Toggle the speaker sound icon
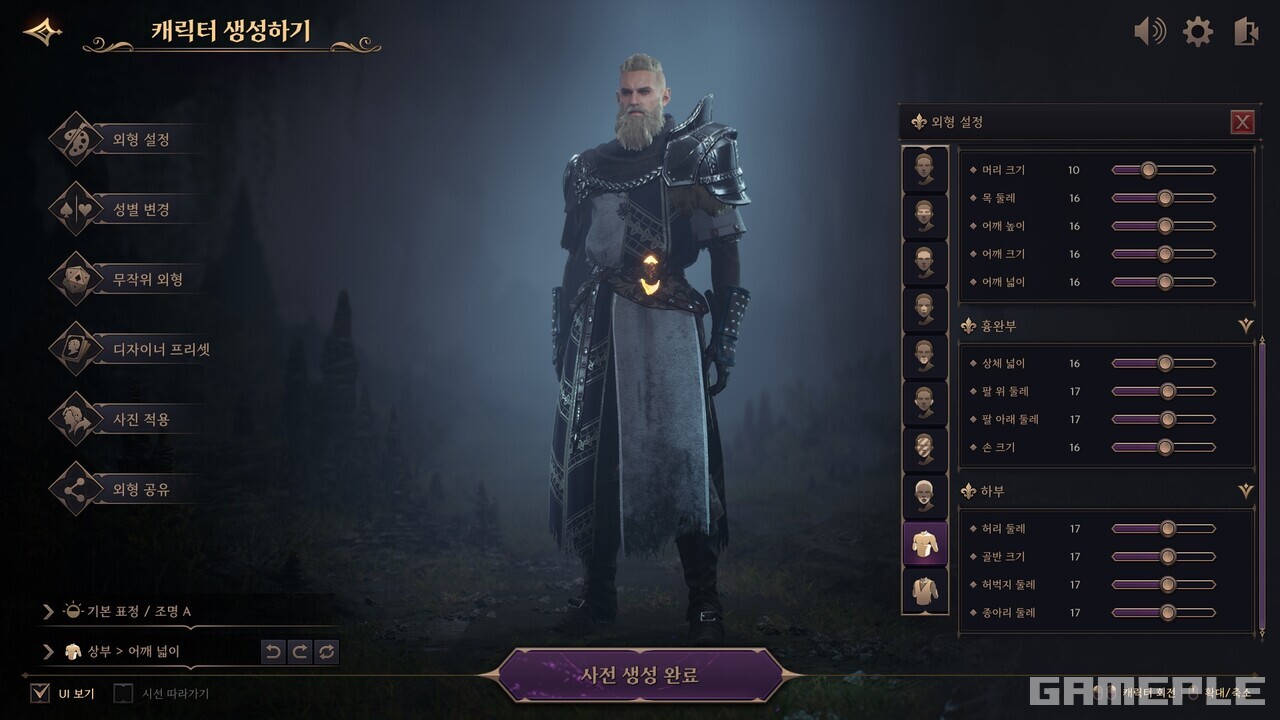1280x720 pixels. click(1149, 32)
